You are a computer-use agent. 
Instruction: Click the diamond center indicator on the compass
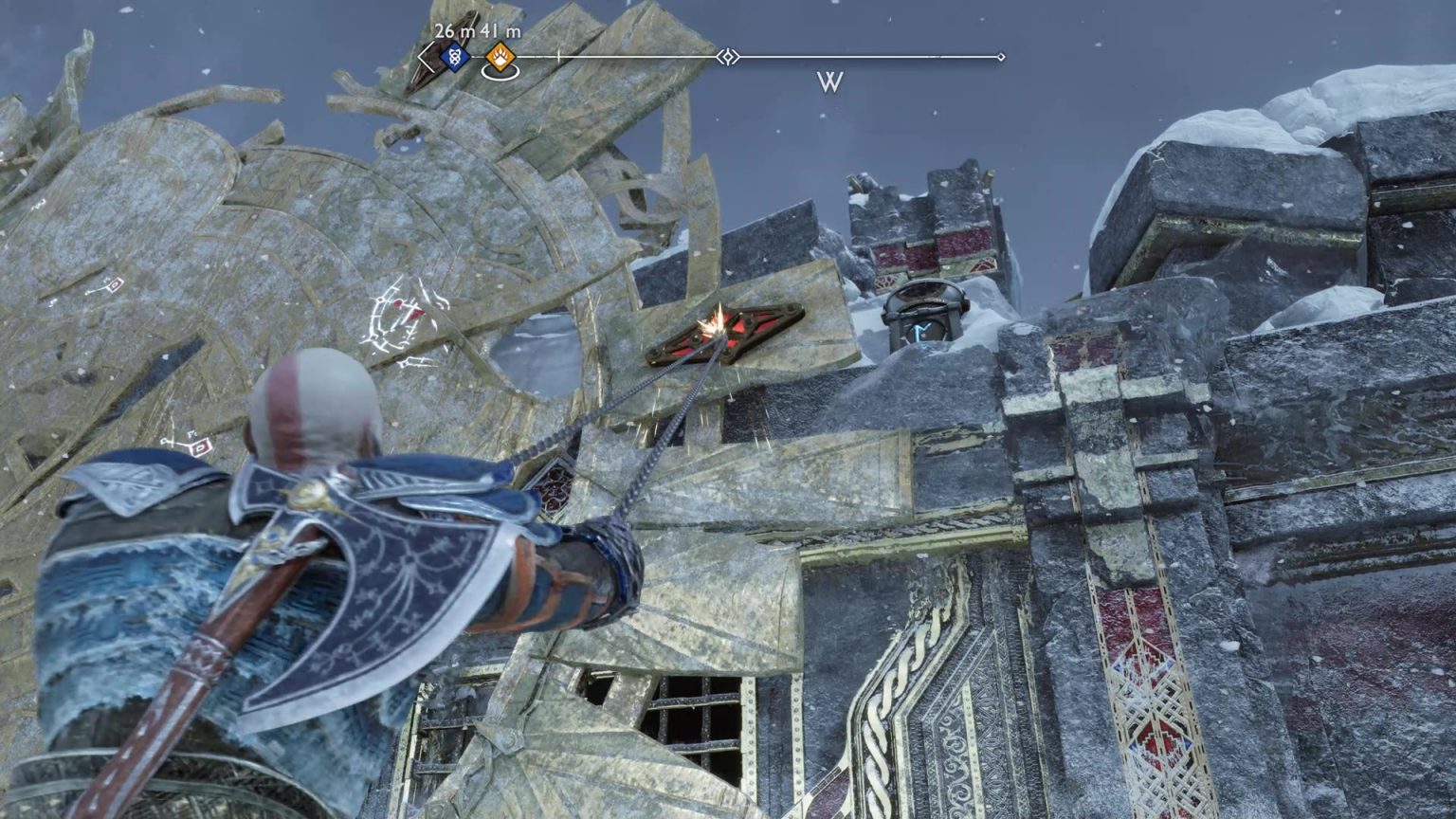coord(727,57)
